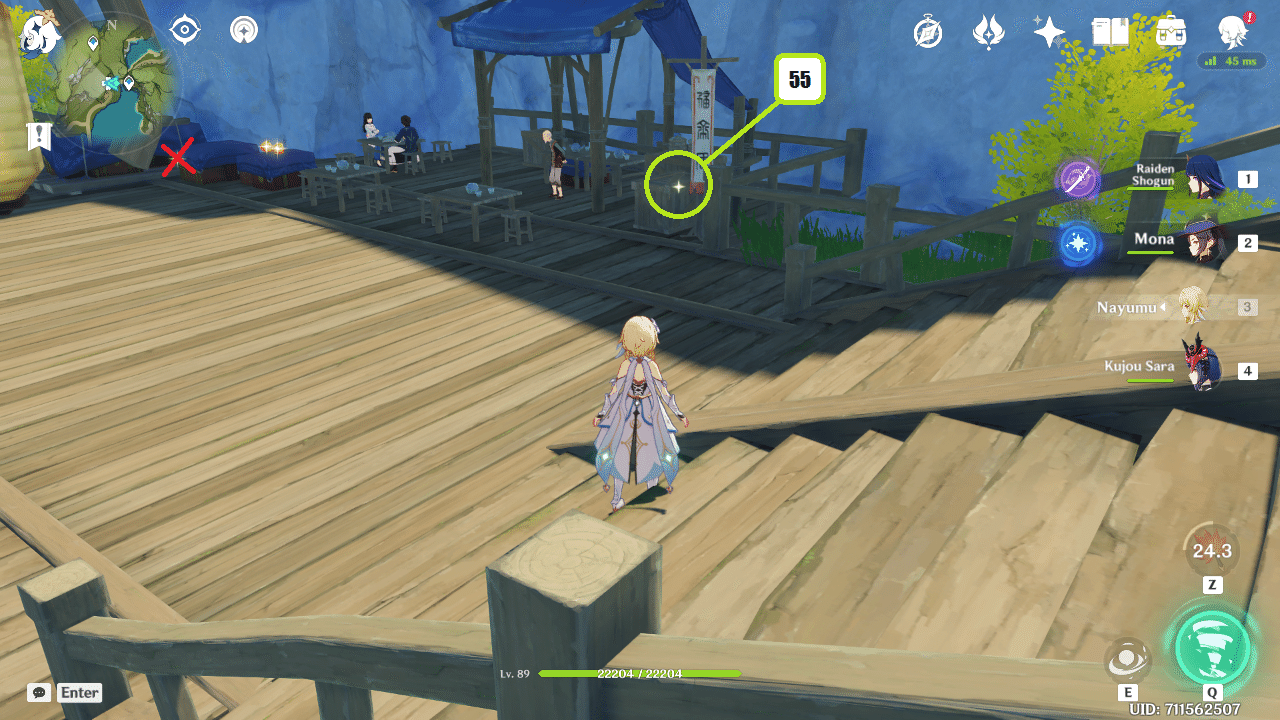Open the Adventurer Handbook book icon
1280x720 pixels.
point(1110,31)
